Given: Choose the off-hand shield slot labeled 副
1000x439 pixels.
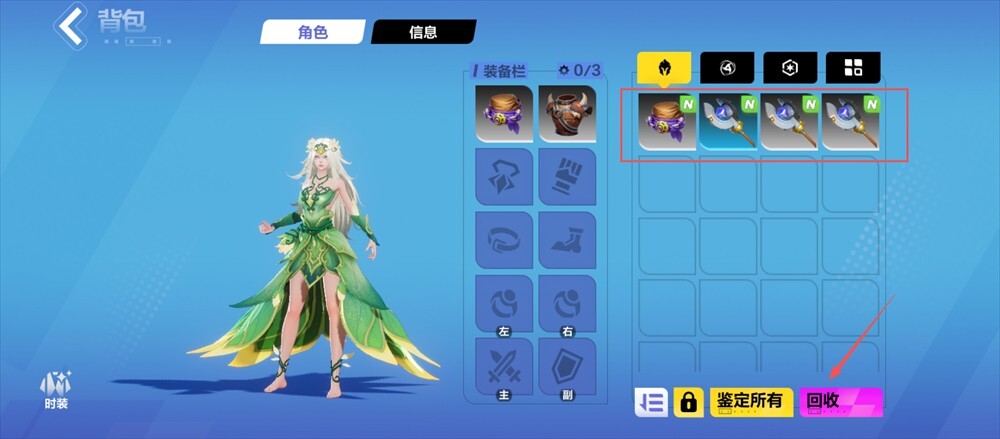Looking at the screenshot, I should [567, 367].
